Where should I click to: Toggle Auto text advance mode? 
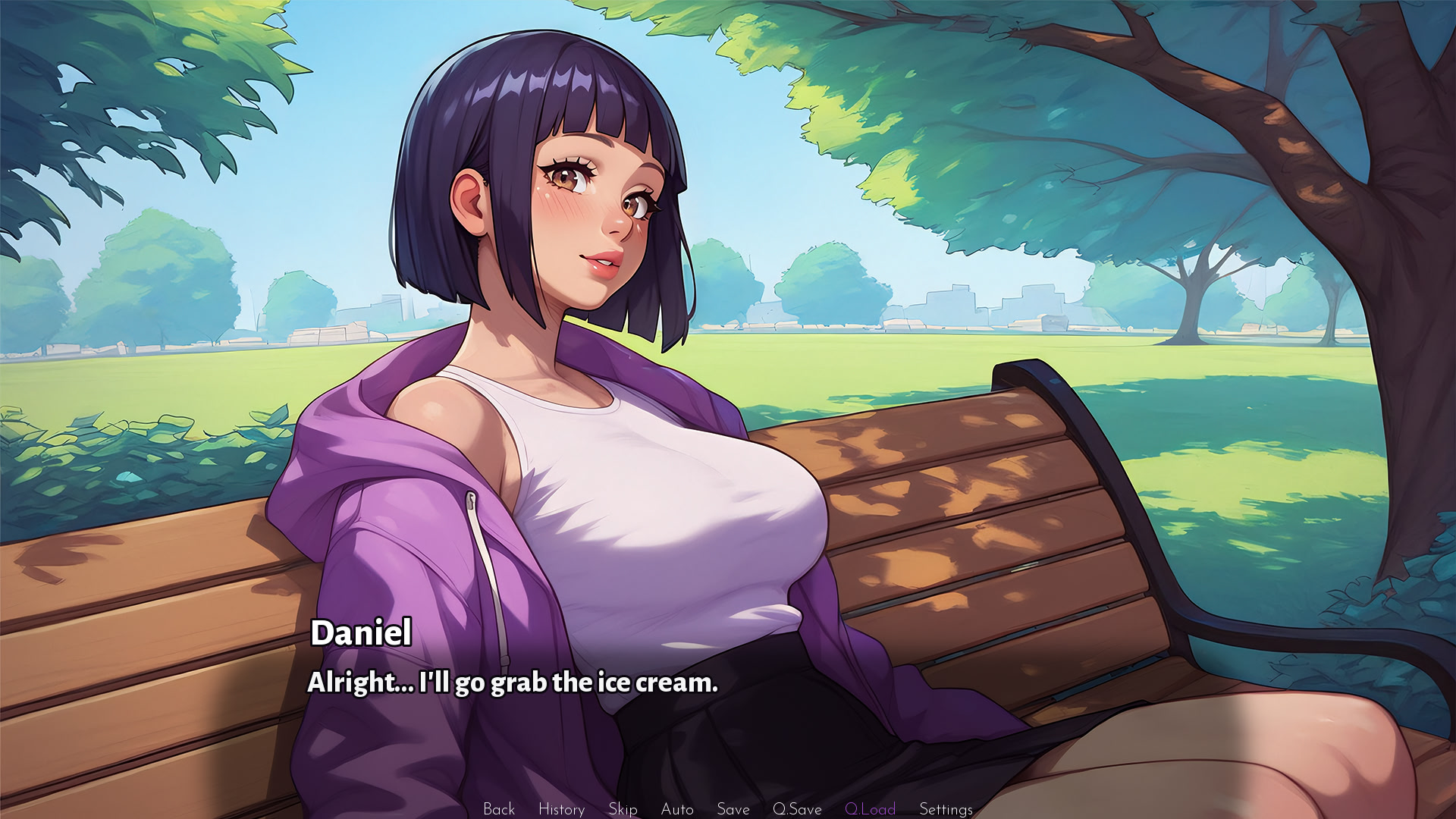point(677,808)
